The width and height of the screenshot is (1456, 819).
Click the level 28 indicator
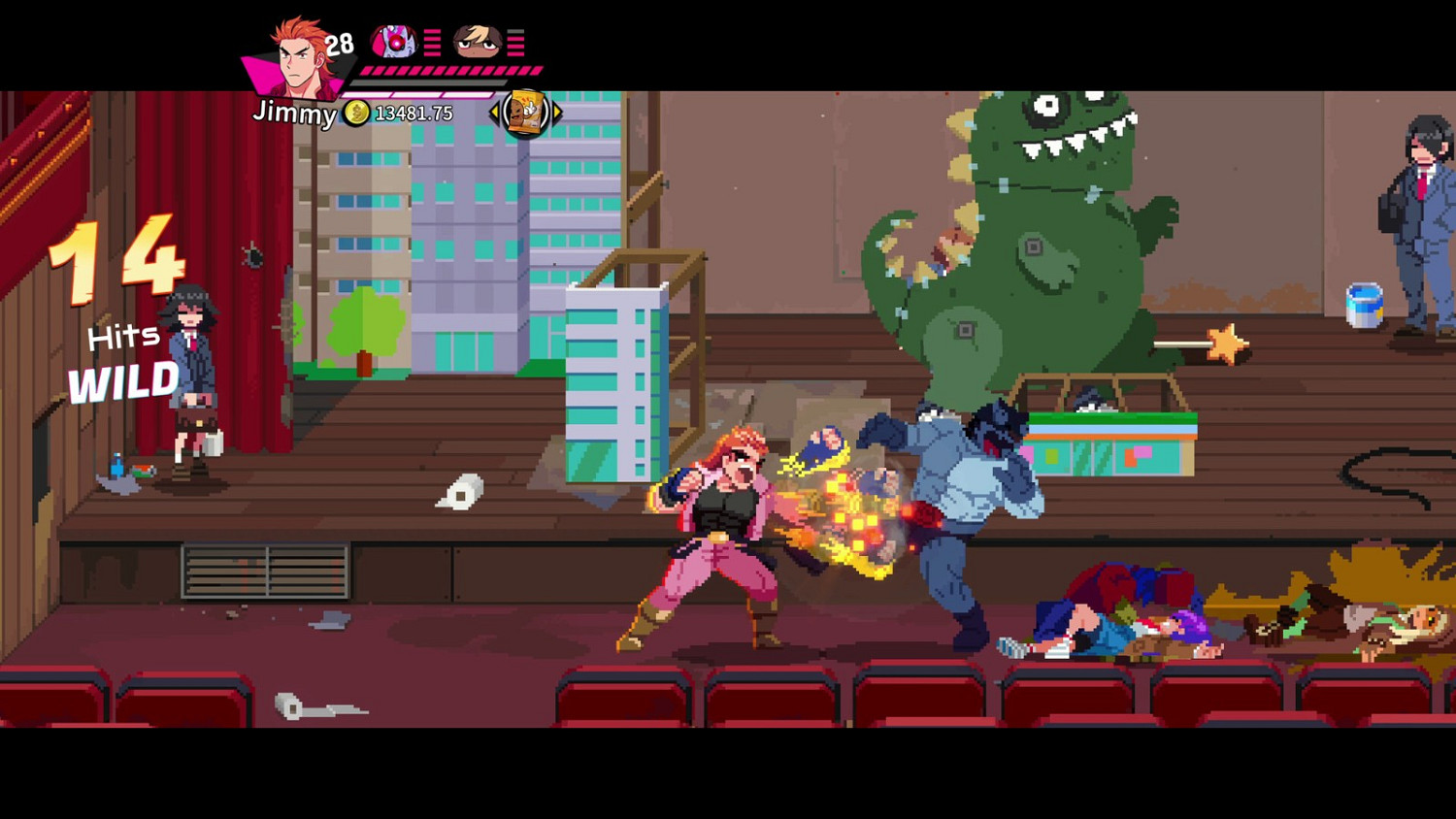click(x=339, y=43)
